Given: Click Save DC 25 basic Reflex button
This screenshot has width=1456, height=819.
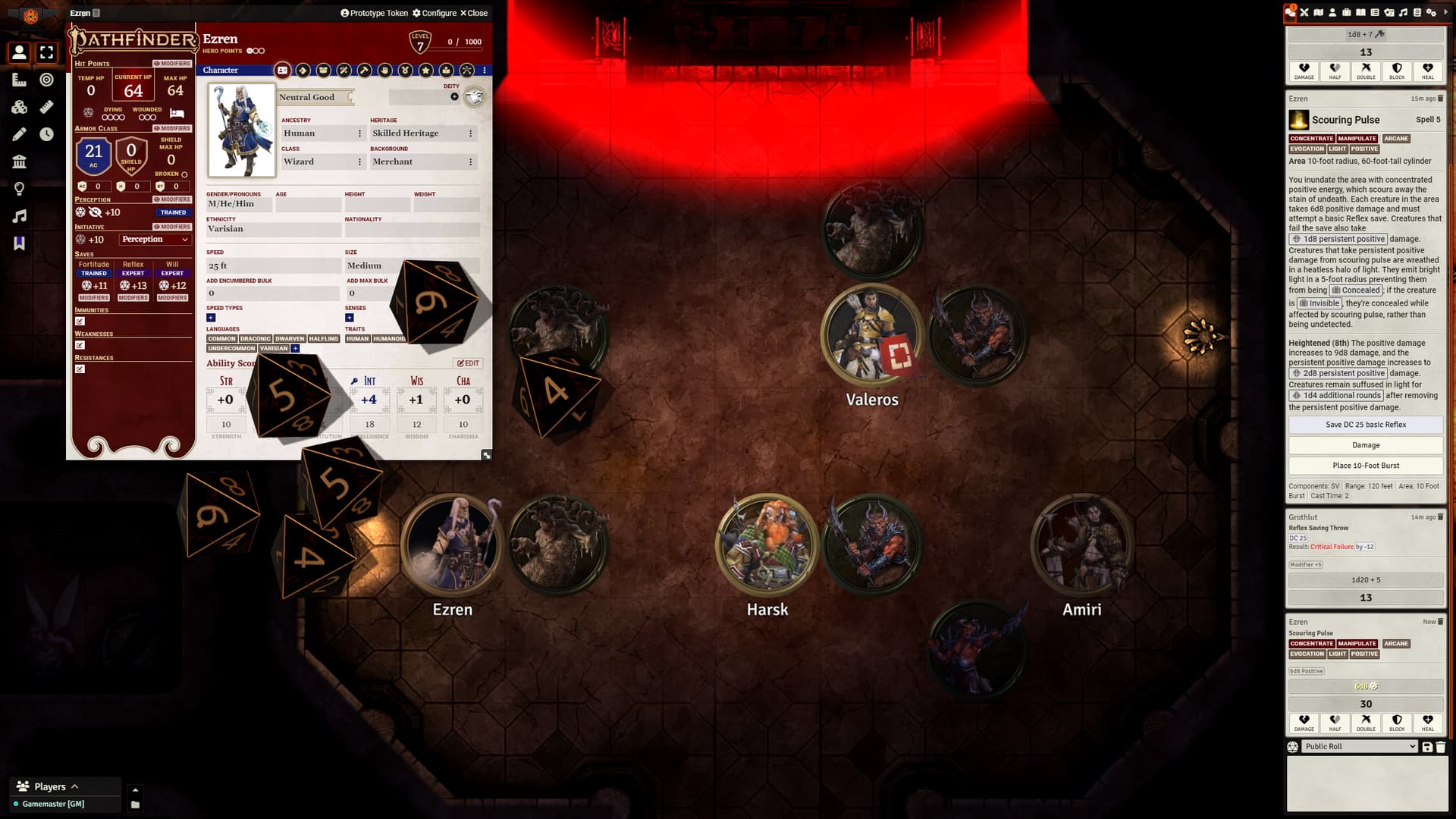Looking at the screenshot, I should tap(1365, 425).
